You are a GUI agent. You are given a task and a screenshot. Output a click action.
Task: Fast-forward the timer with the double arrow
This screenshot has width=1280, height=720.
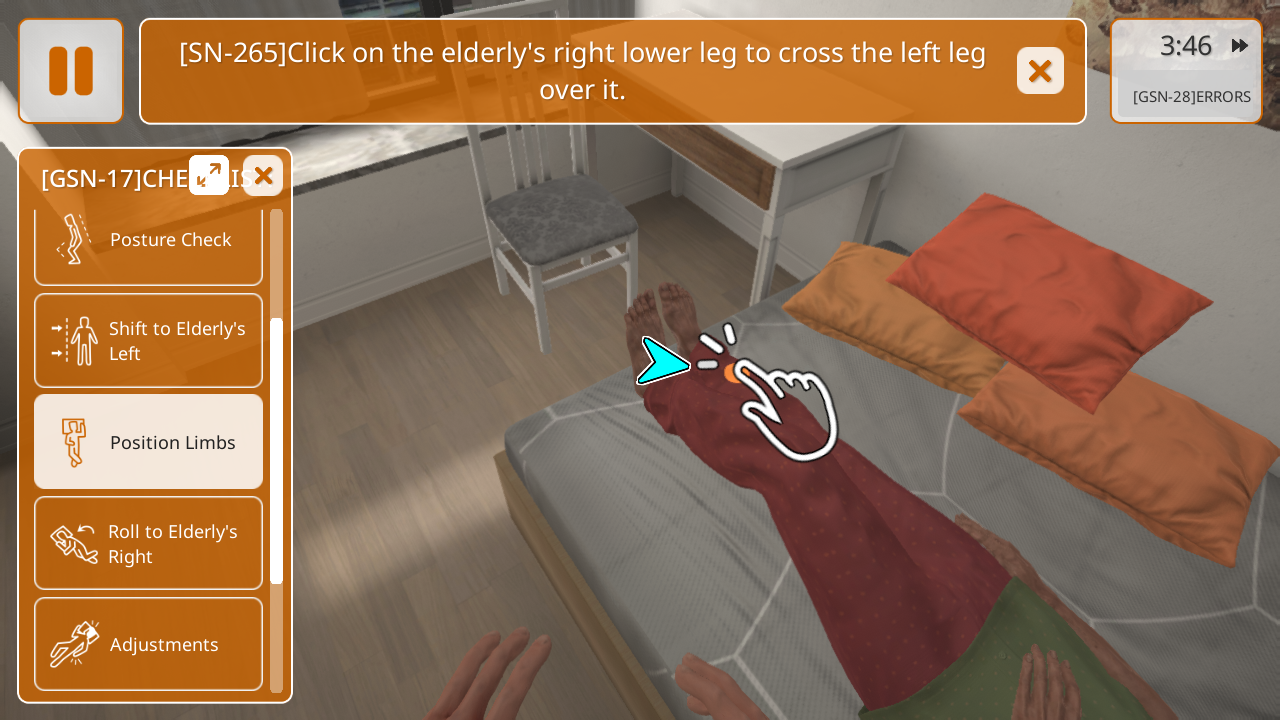coord(1240,46)
